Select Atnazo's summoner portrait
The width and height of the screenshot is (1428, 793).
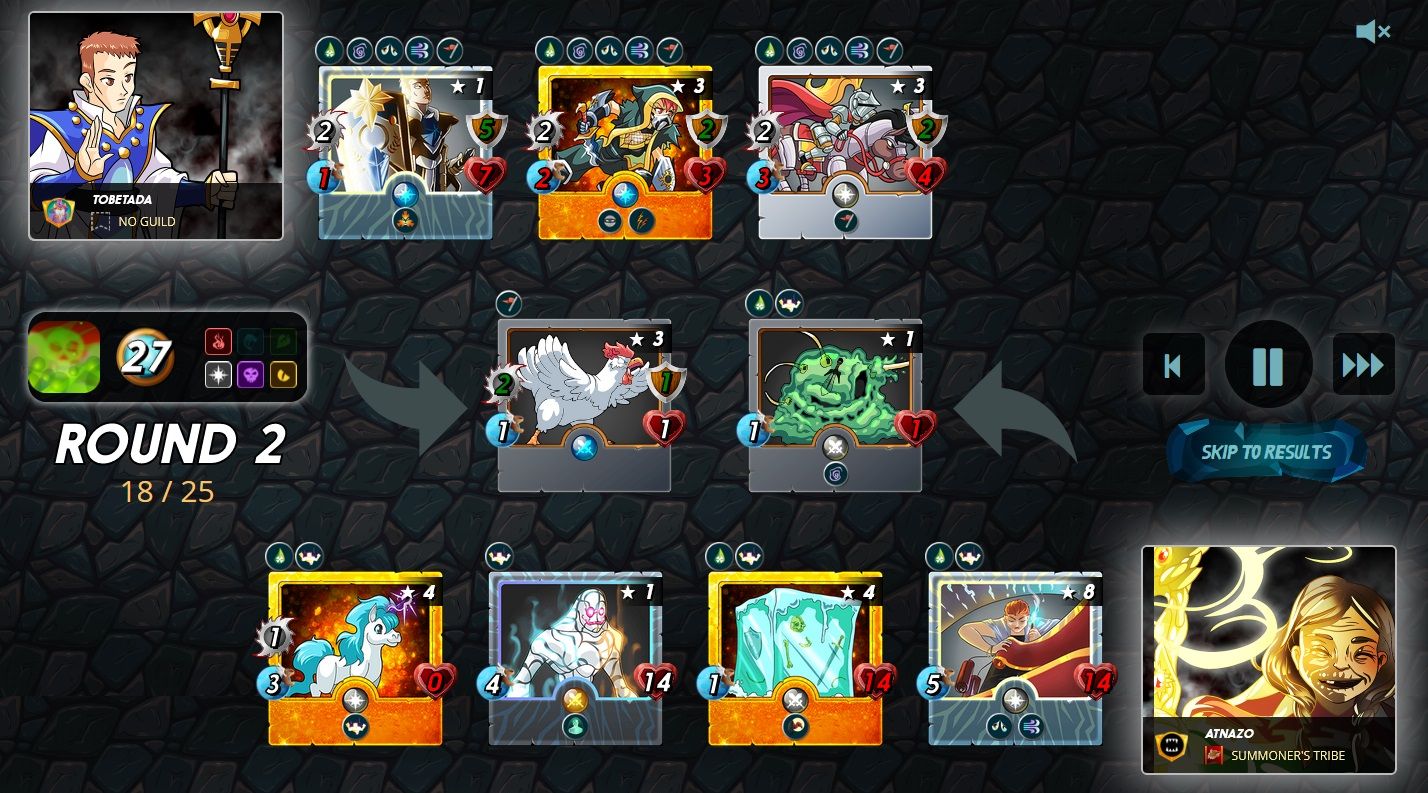(1268, 659)
